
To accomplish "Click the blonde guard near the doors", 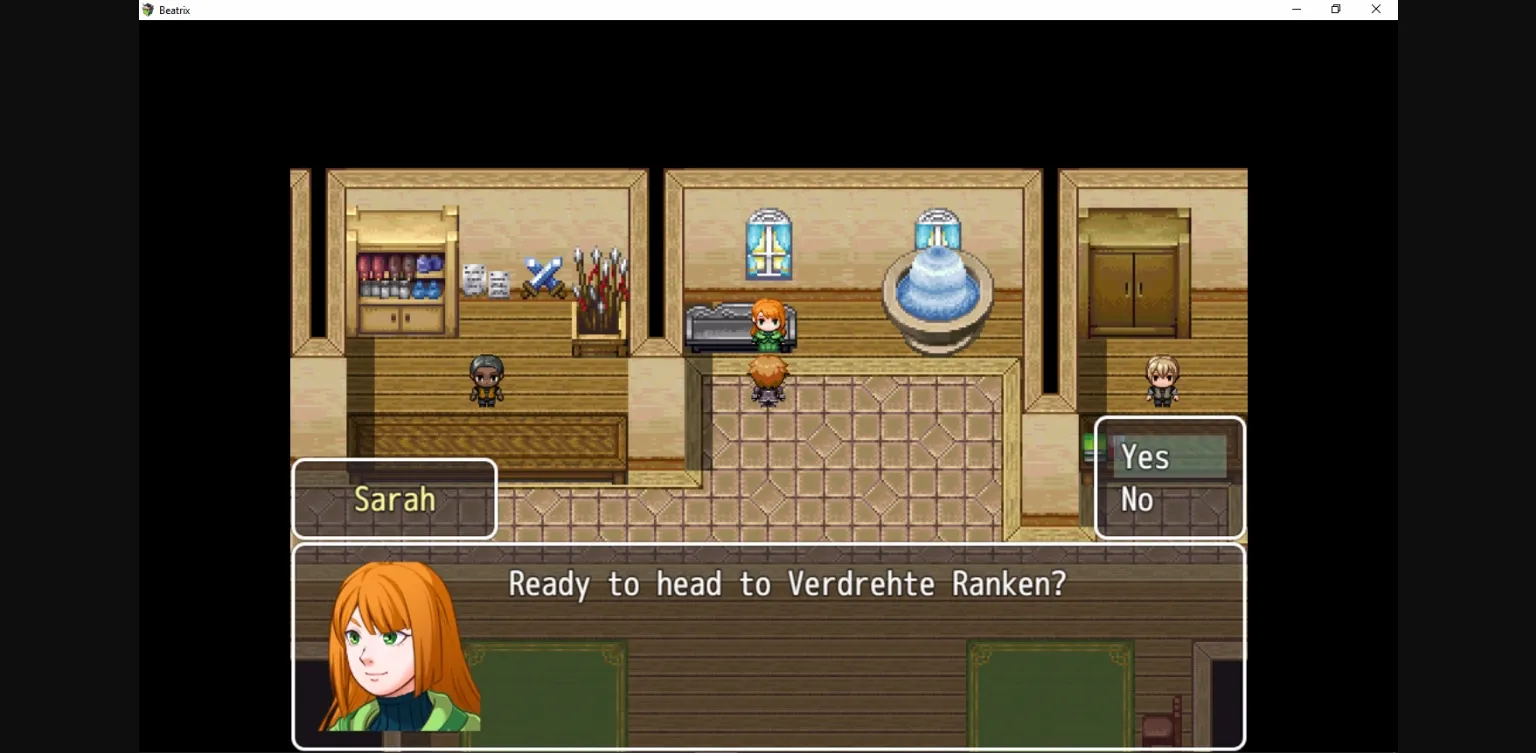I will 1161,383.
